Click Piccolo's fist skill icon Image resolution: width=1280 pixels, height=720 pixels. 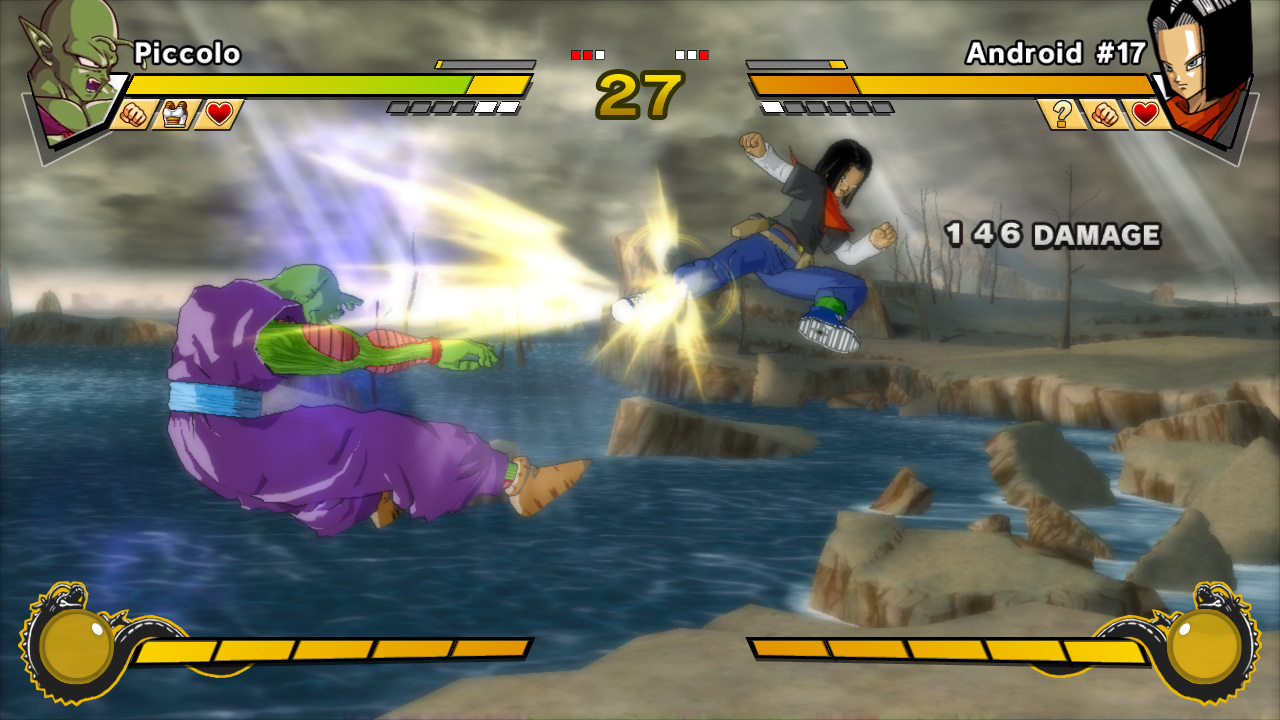[x=133, y=114]
